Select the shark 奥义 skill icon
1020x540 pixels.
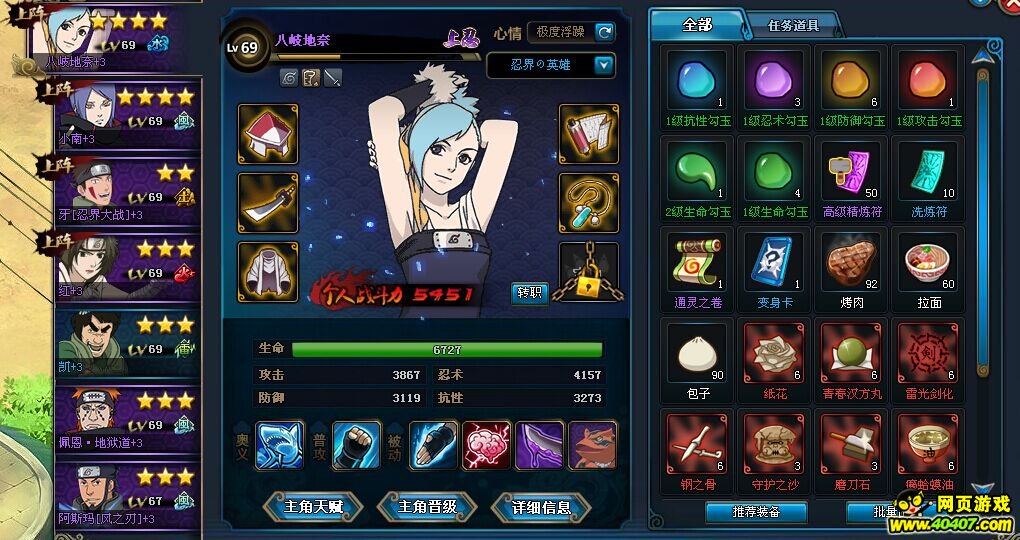coord(280,445)
